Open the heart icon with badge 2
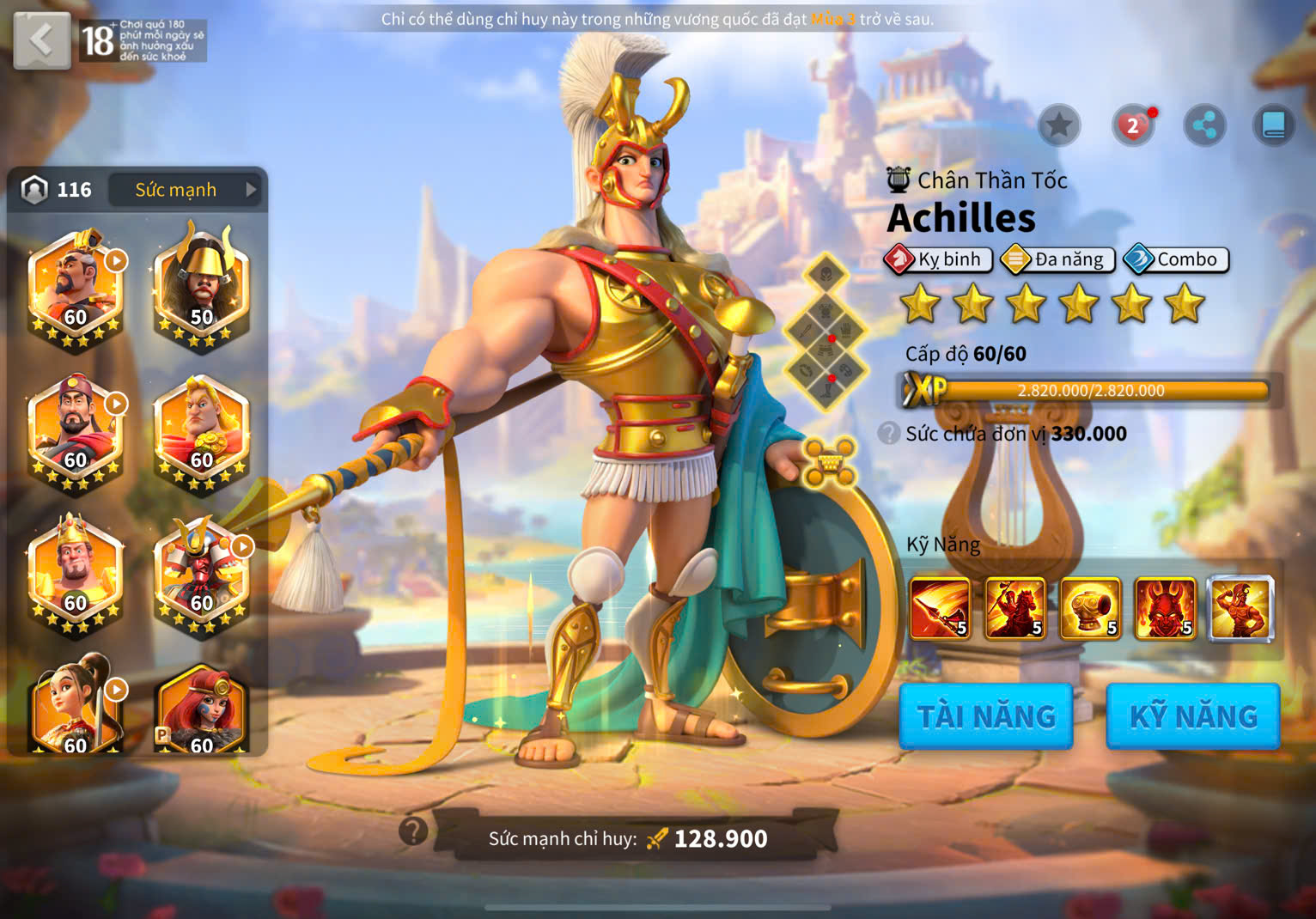 coord(1133,126)
